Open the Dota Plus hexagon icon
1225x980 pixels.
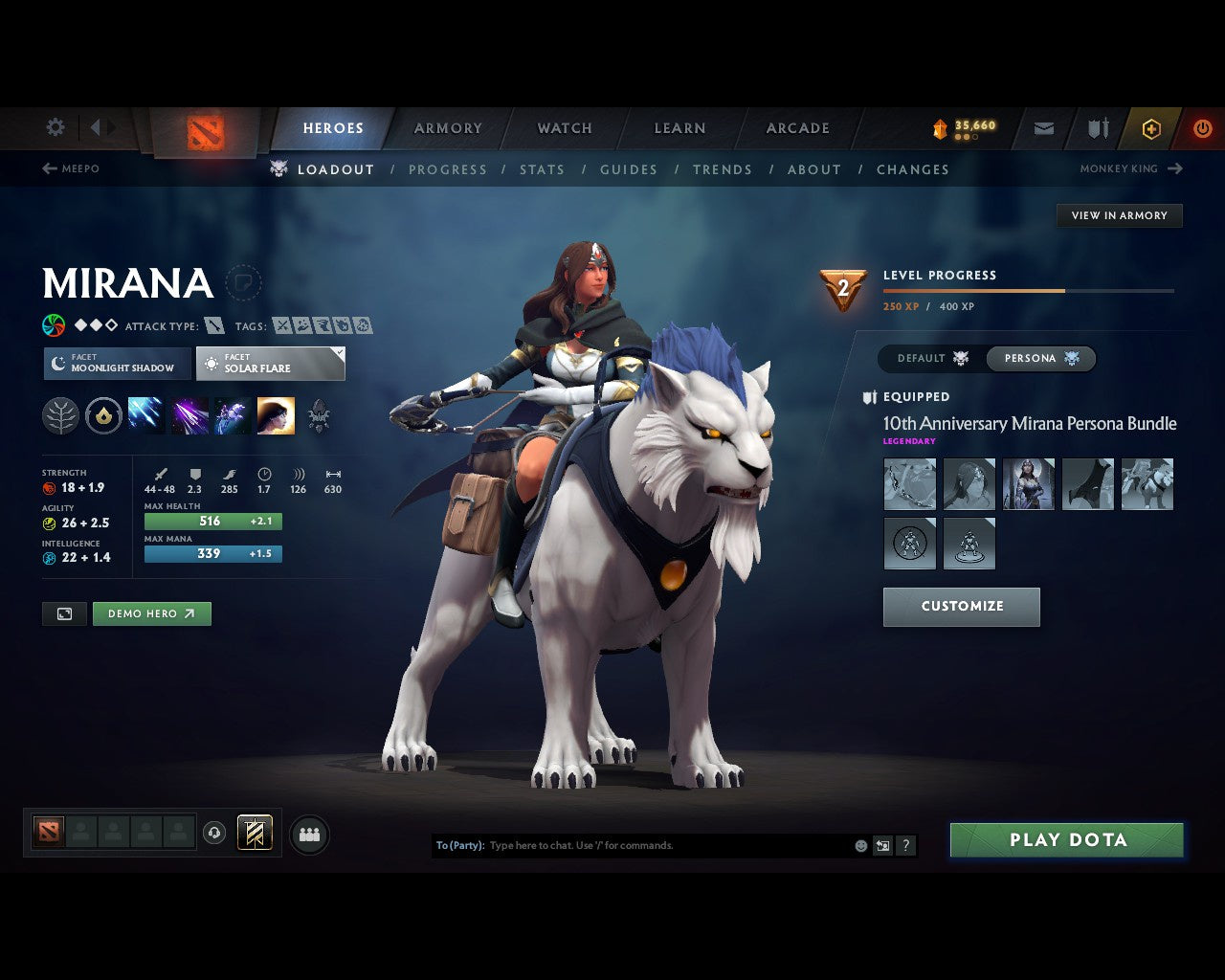[1151, 128]
